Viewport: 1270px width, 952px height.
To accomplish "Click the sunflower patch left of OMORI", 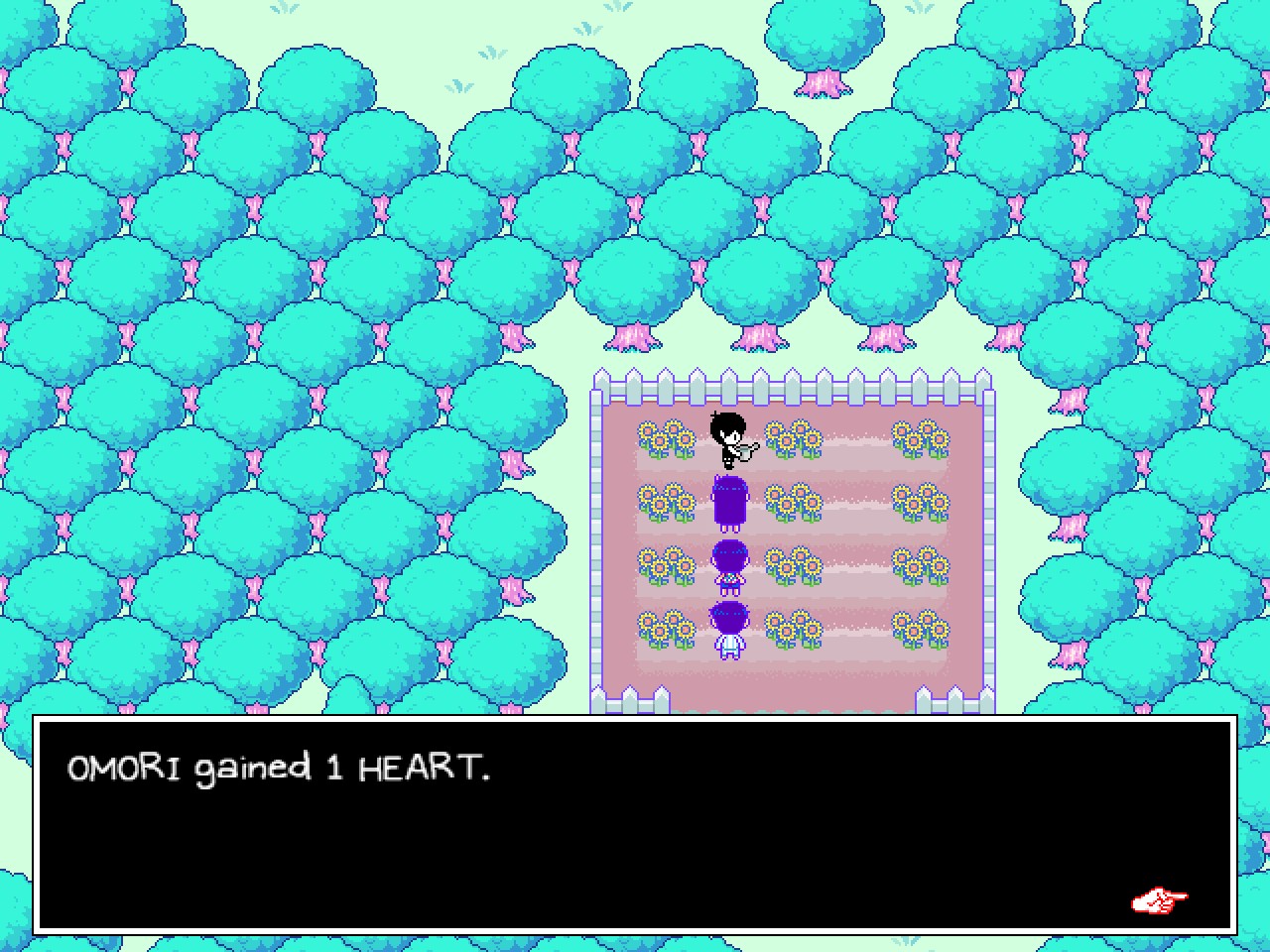I will point(665,441).
